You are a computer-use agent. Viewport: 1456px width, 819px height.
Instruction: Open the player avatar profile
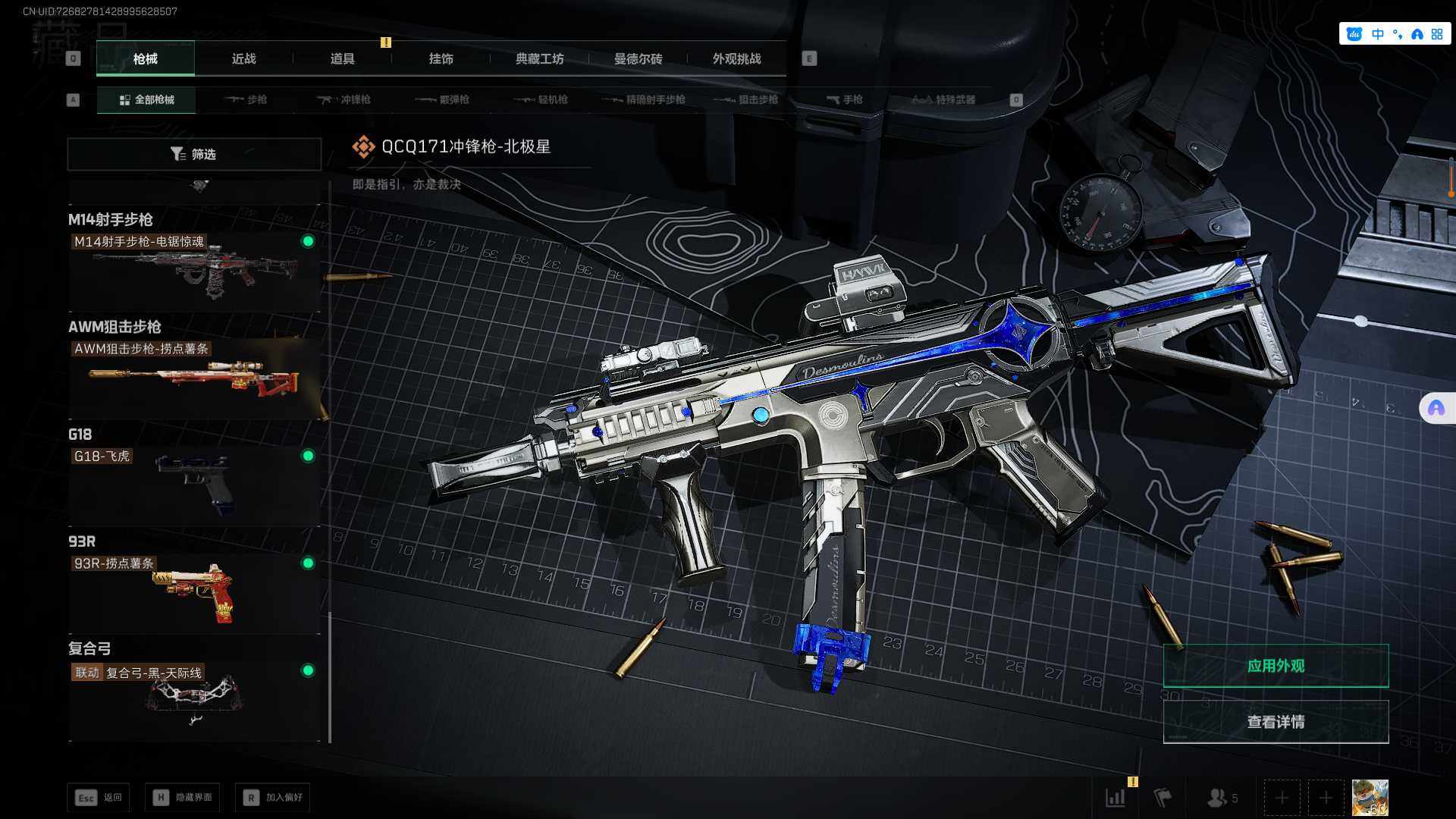tap(1370, 798)
